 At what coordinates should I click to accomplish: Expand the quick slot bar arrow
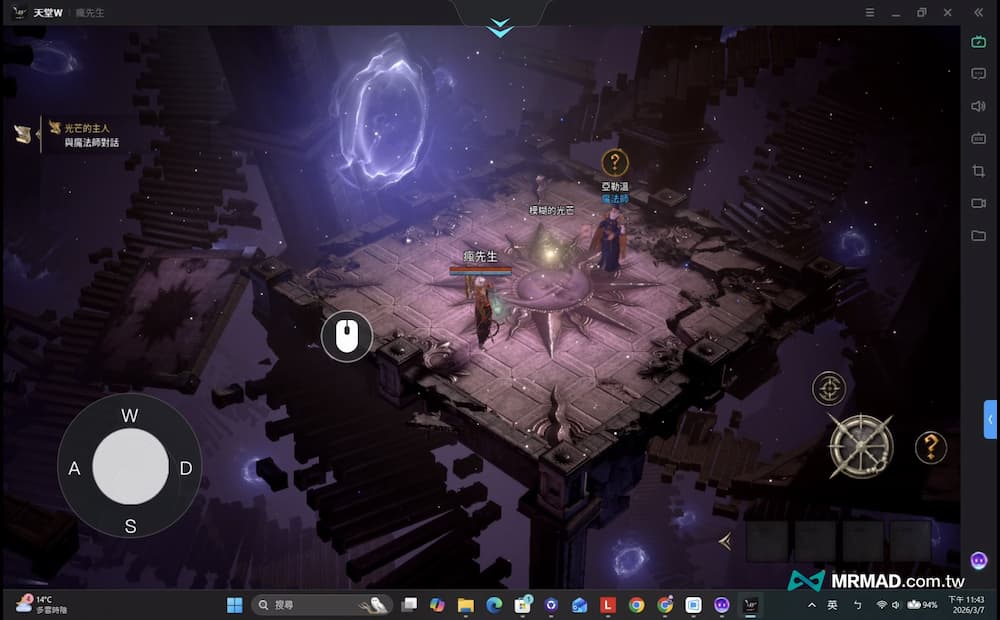(724, 541)
